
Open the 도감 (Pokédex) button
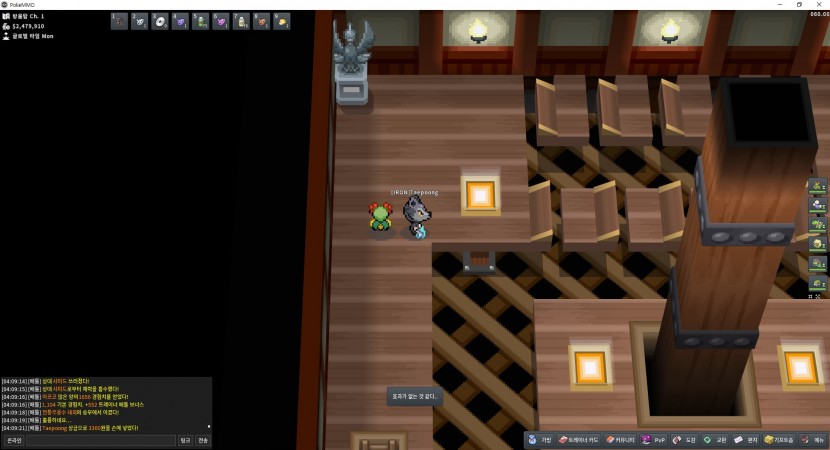tap(685, 440)
